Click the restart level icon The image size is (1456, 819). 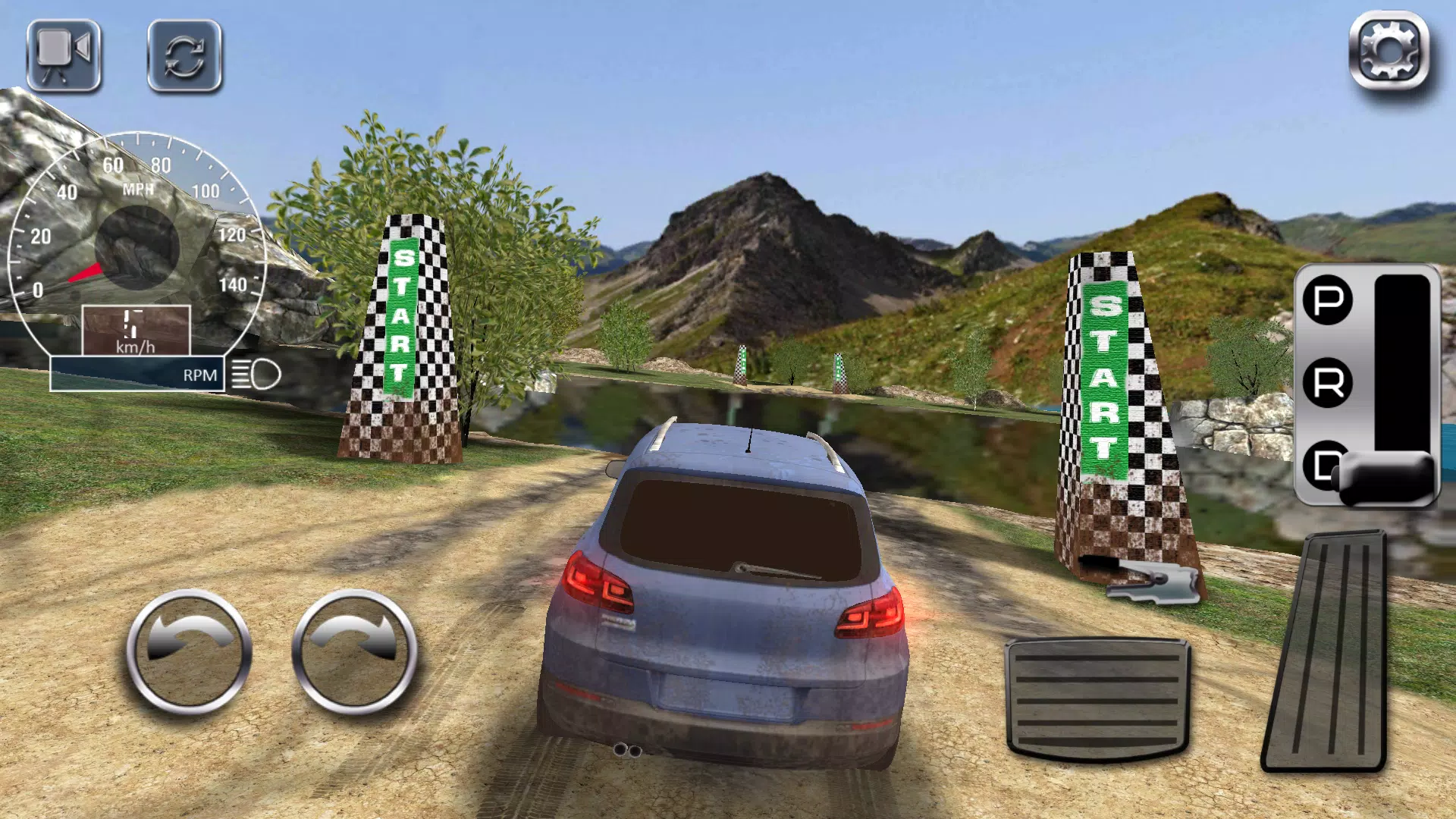tap(184, 57)
